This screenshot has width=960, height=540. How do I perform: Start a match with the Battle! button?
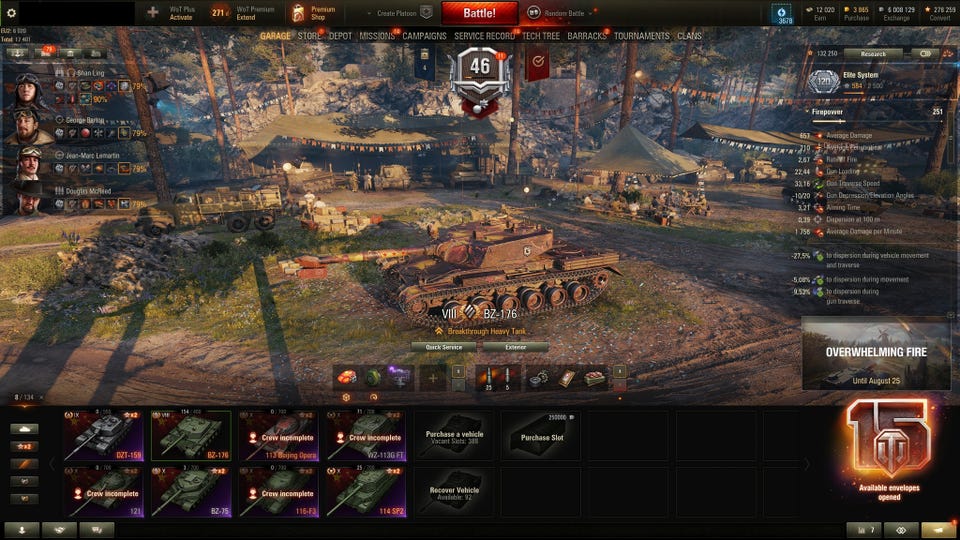(479, 13)
